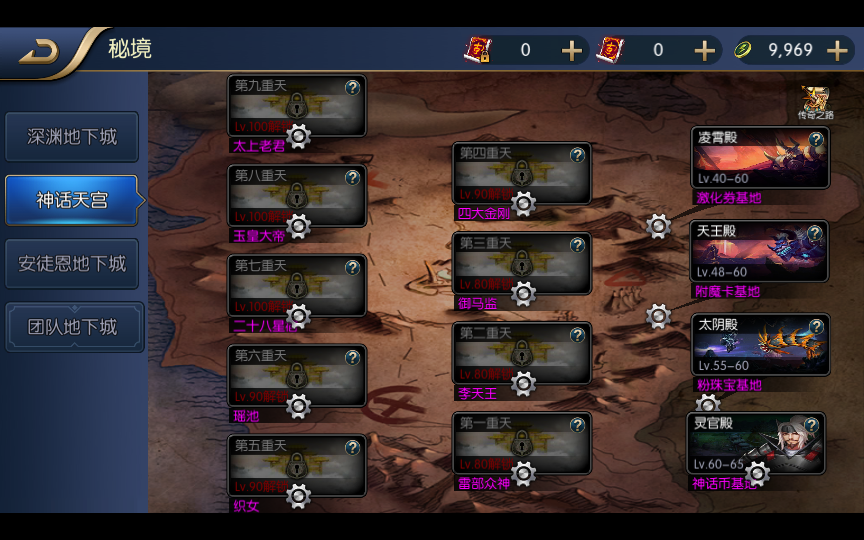Switch to 深渊地下城 tab
864x540 pixels.
pyautogui.click(x=72, y=137)
